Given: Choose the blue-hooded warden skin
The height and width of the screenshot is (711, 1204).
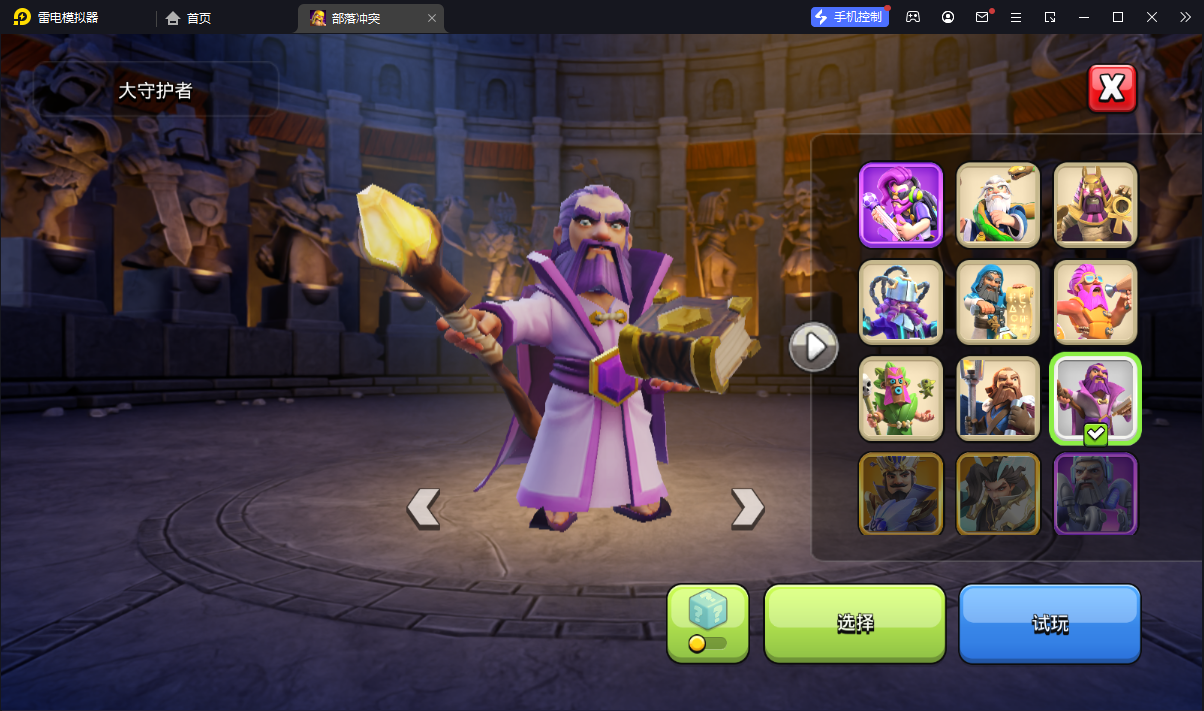Looking at the screenshot, I should [998, 301].
